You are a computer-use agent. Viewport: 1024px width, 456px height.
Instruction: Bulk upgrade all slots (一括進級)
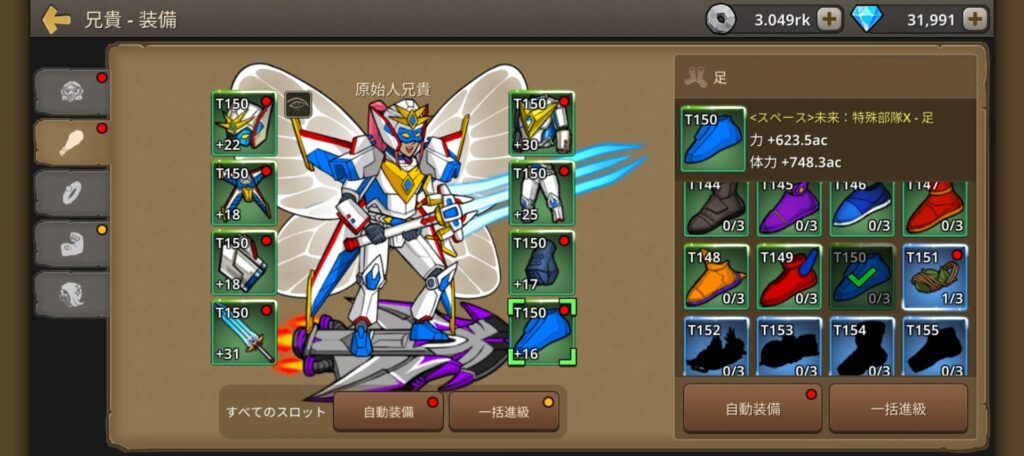503,411
